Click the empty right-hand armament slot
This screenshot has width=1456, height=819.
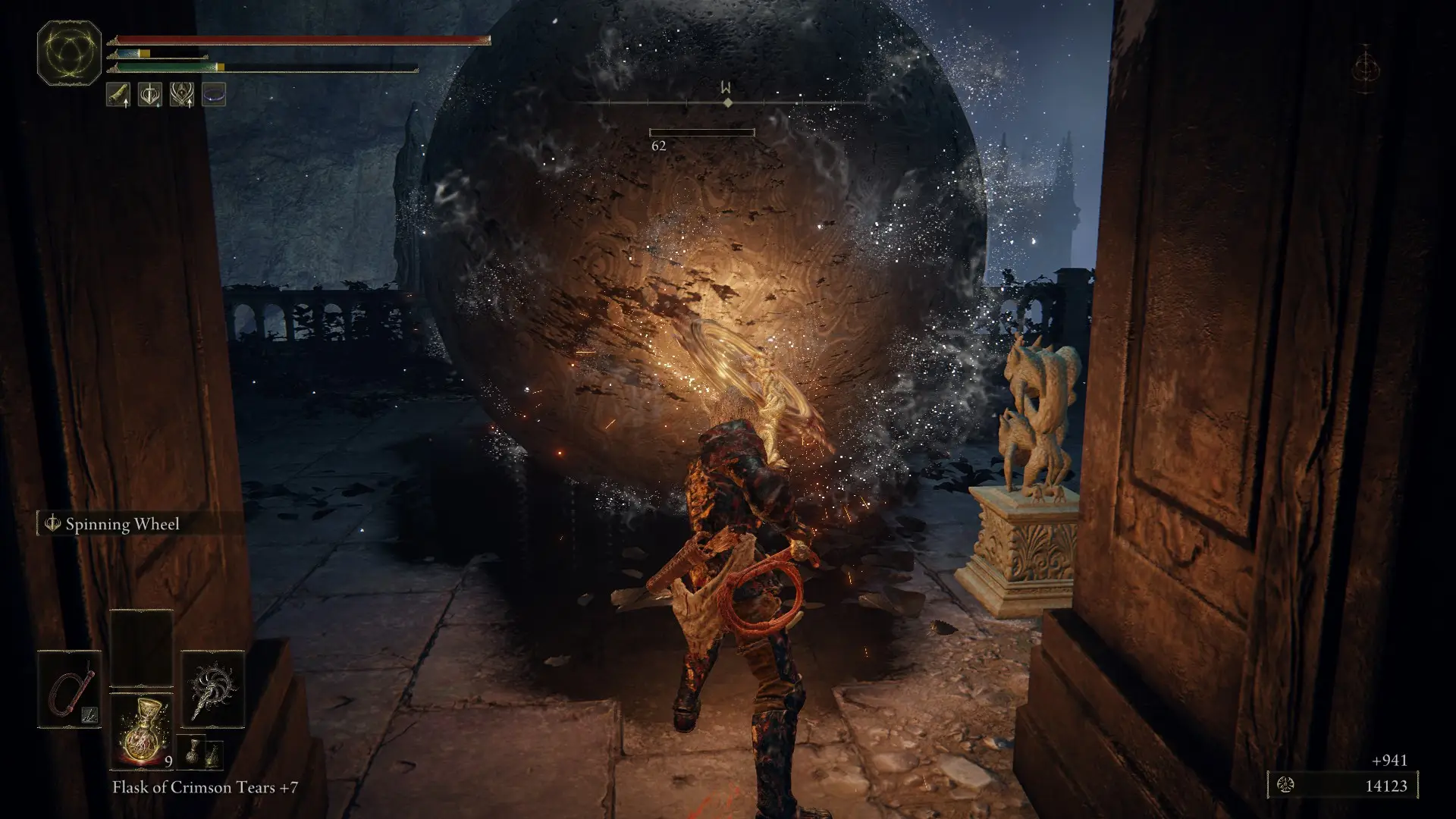(141, 648)
